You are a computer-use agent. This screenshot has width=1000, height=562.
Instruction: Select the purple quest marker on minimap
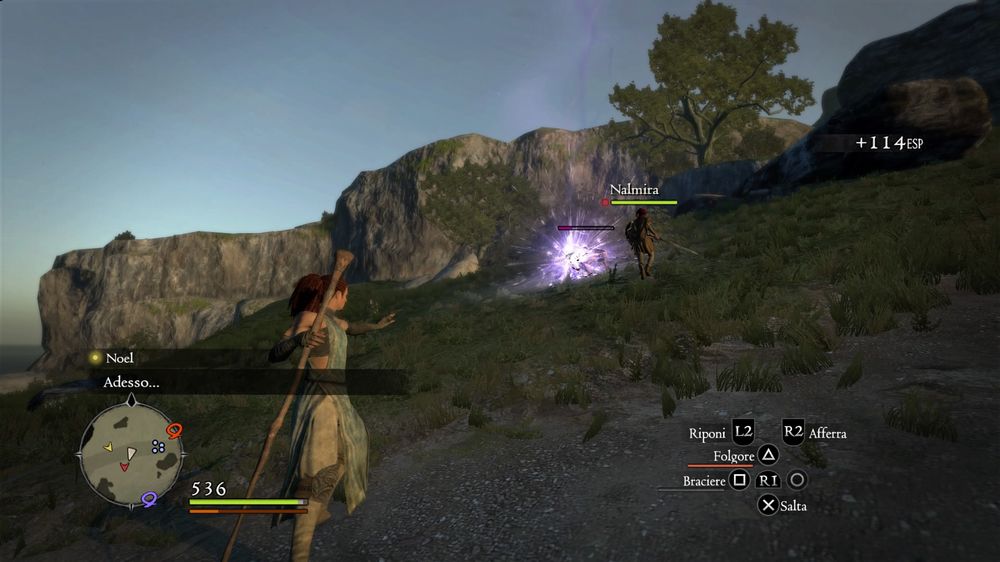pyautogui.click(x=150, y=498)
